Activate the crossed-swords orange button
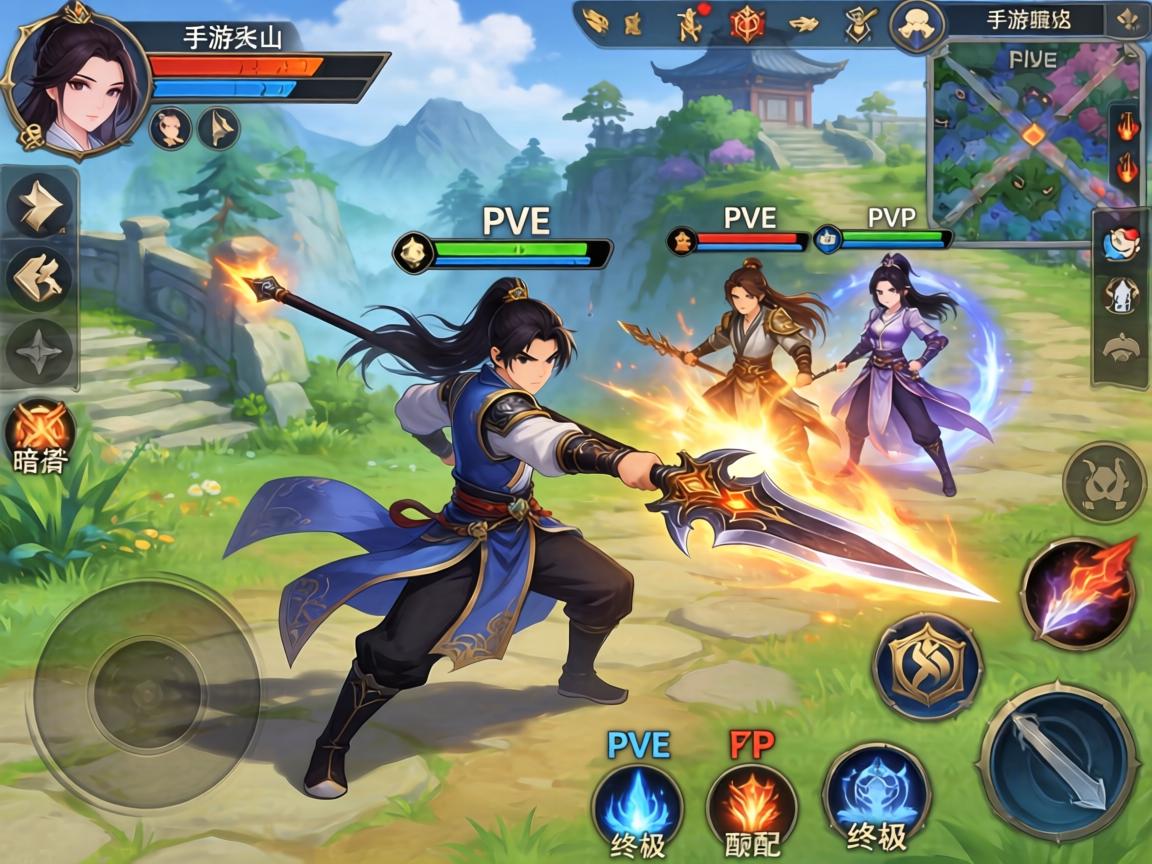 coord(40,428)
